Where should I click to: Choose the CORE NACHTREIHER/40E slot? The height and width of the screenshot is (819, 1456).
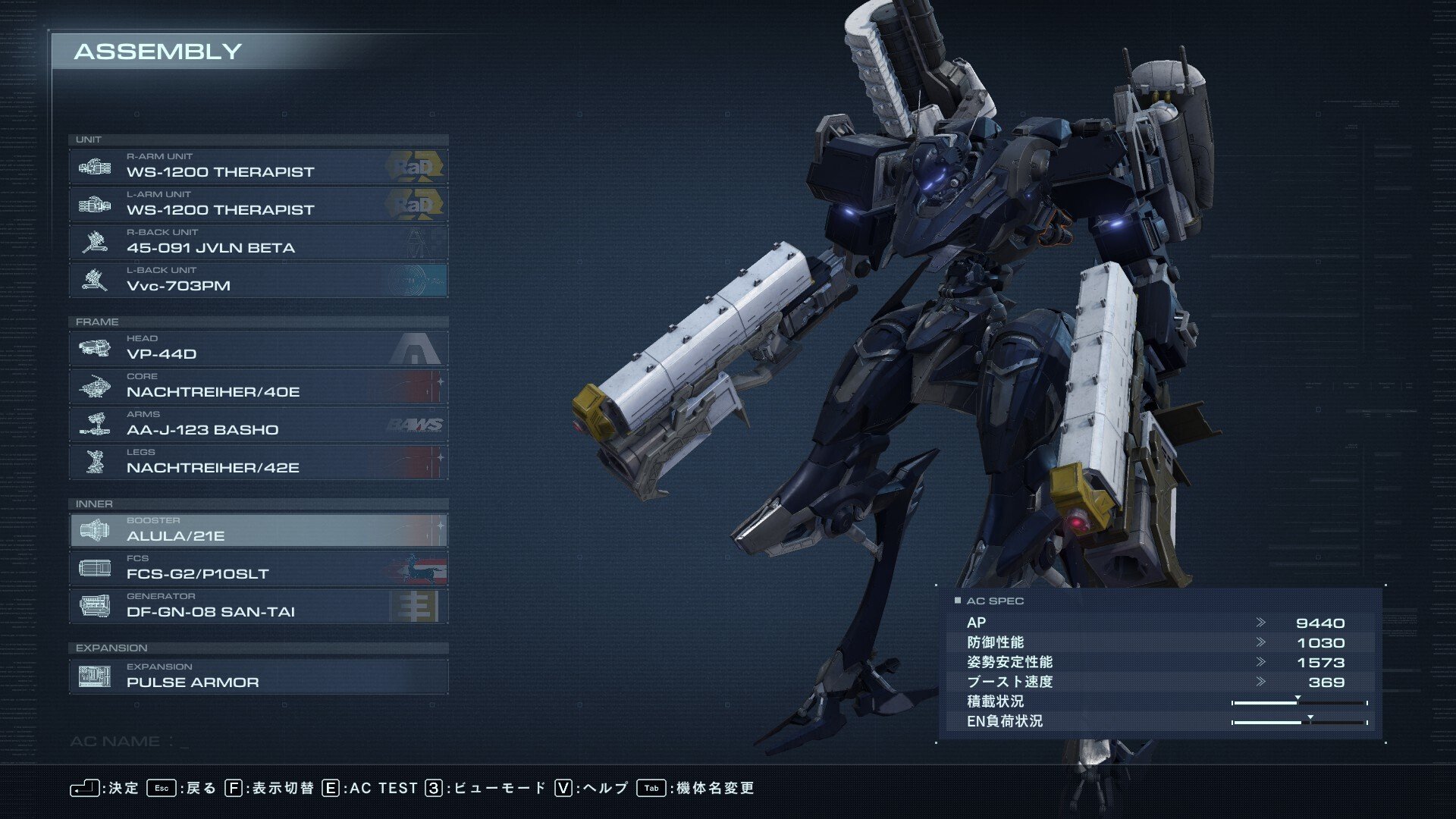pos(258,386)
